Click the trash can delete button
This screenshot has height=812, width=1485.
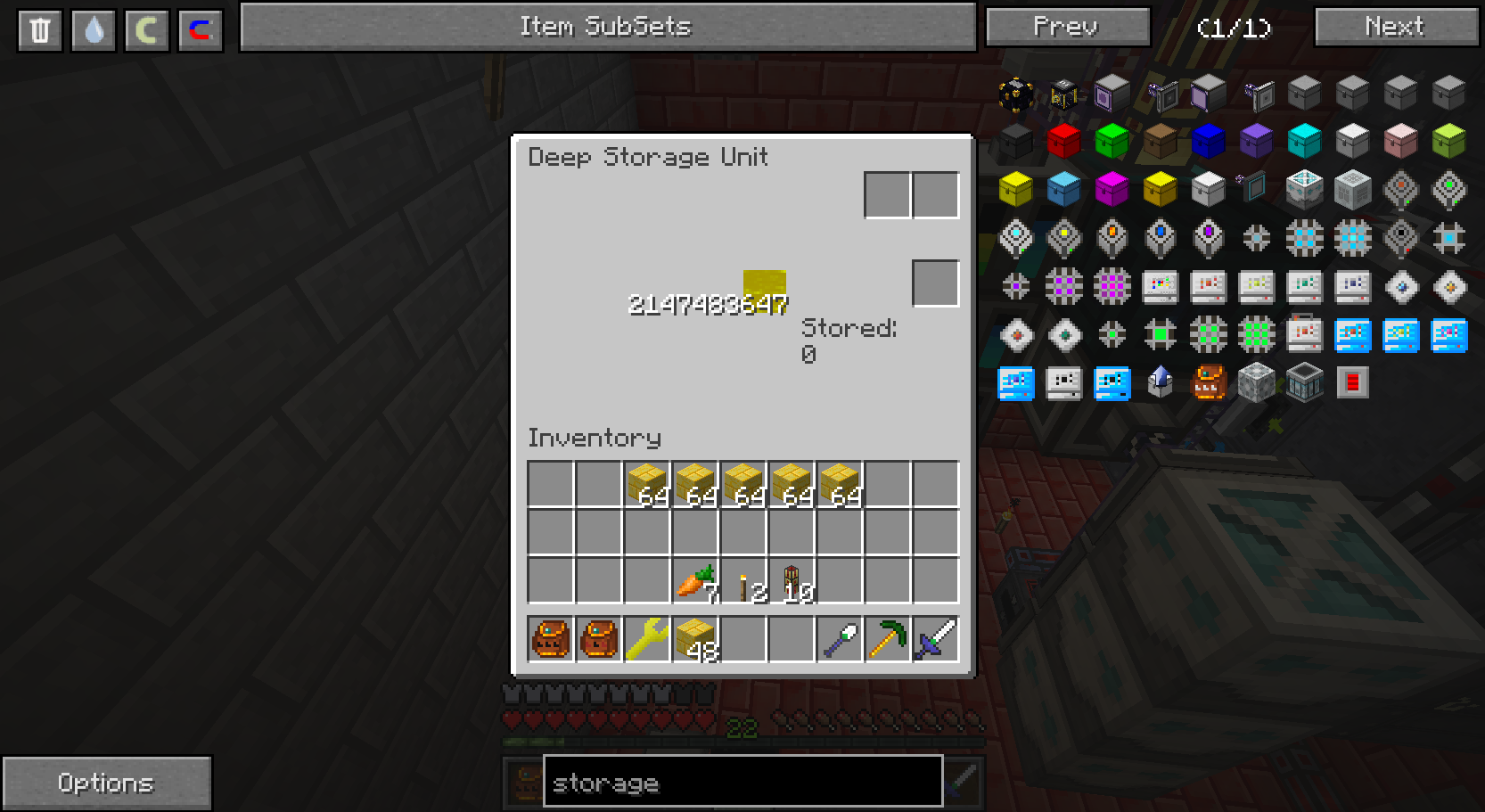pos(40,30)
